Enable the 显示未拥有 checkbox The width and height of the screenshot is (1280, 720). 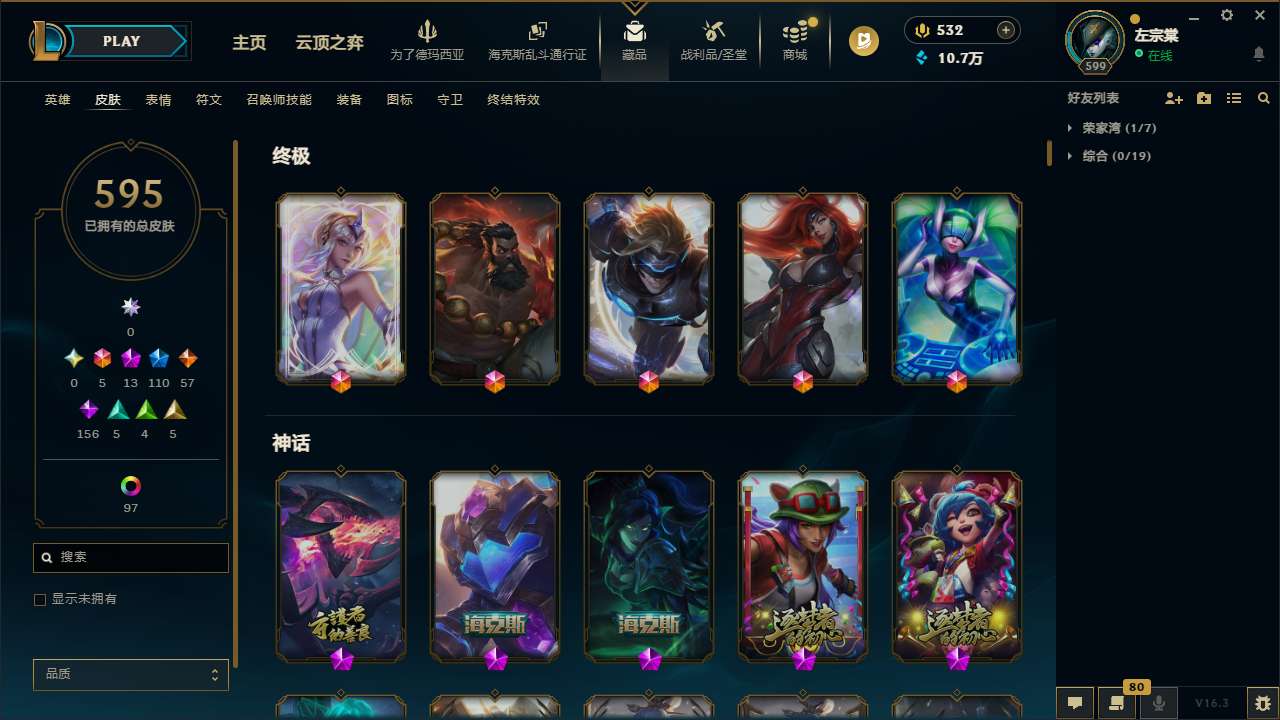(40, 599)
